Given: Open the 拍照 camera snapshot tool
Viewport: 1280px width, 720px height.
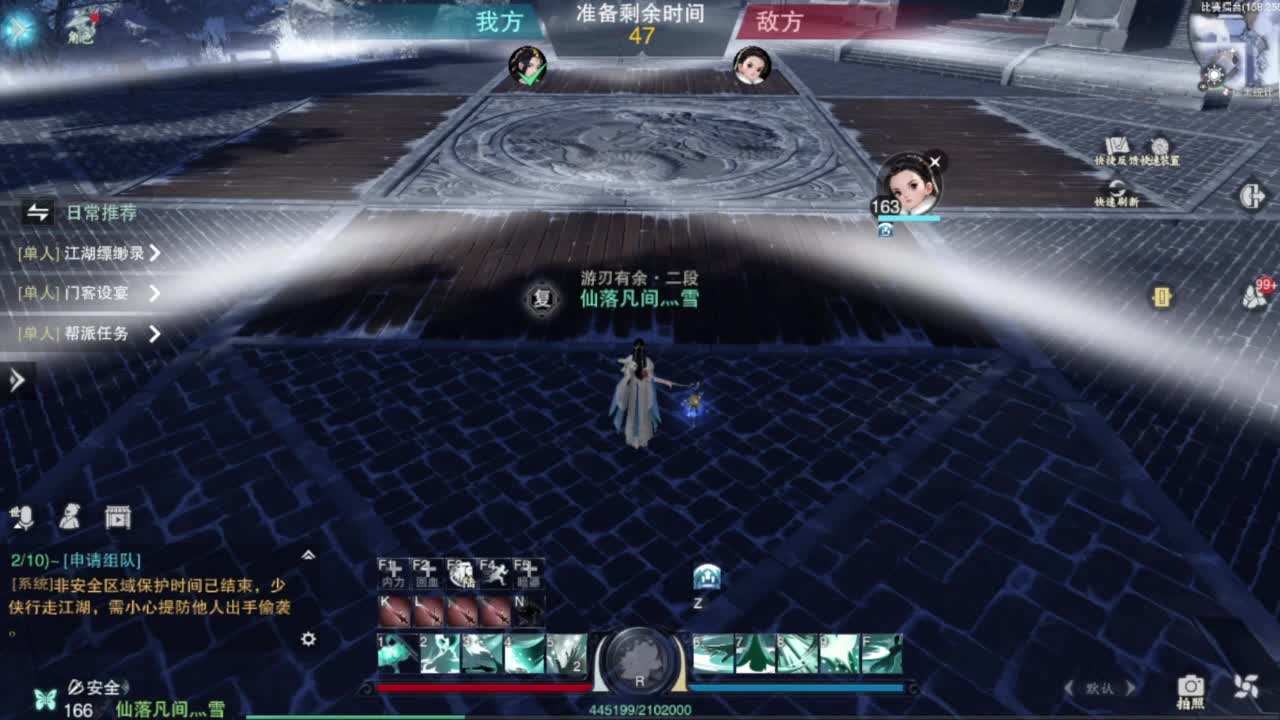Looking at the screenshot, I should coord(1190,691).
